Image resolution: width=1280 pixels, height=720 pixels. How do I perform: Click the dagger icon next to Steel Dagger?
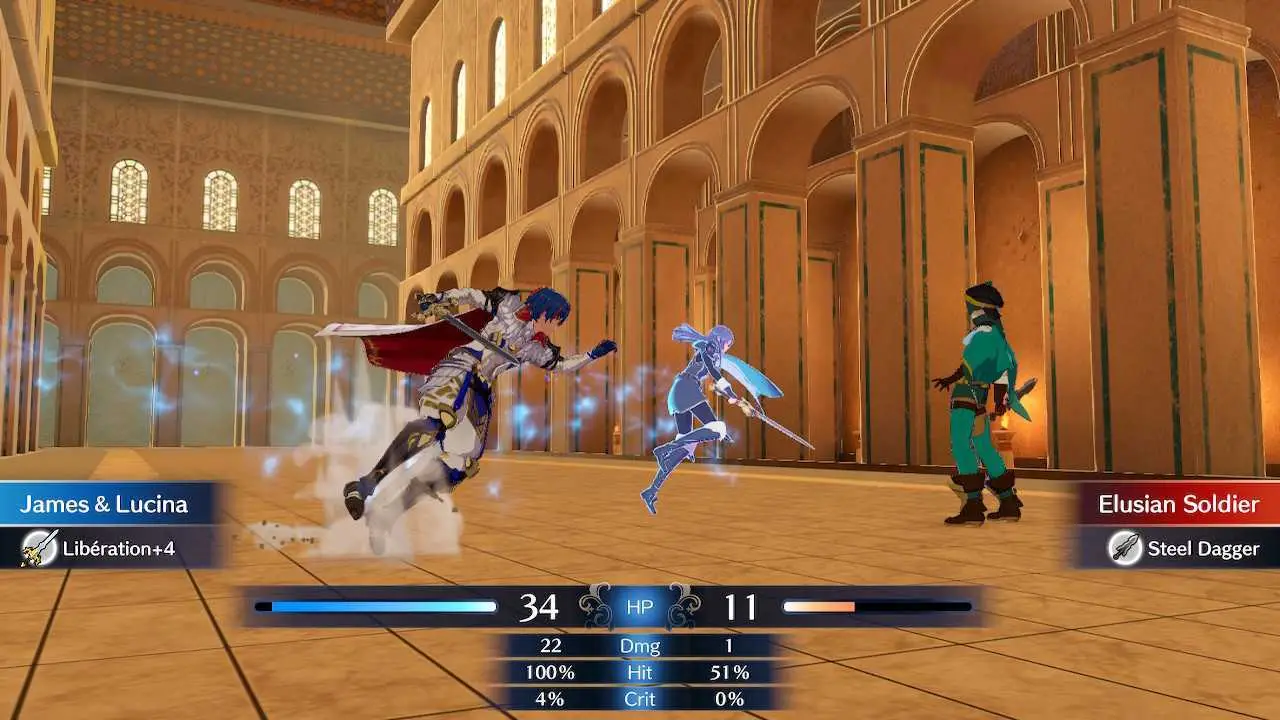coord(1125,548)
